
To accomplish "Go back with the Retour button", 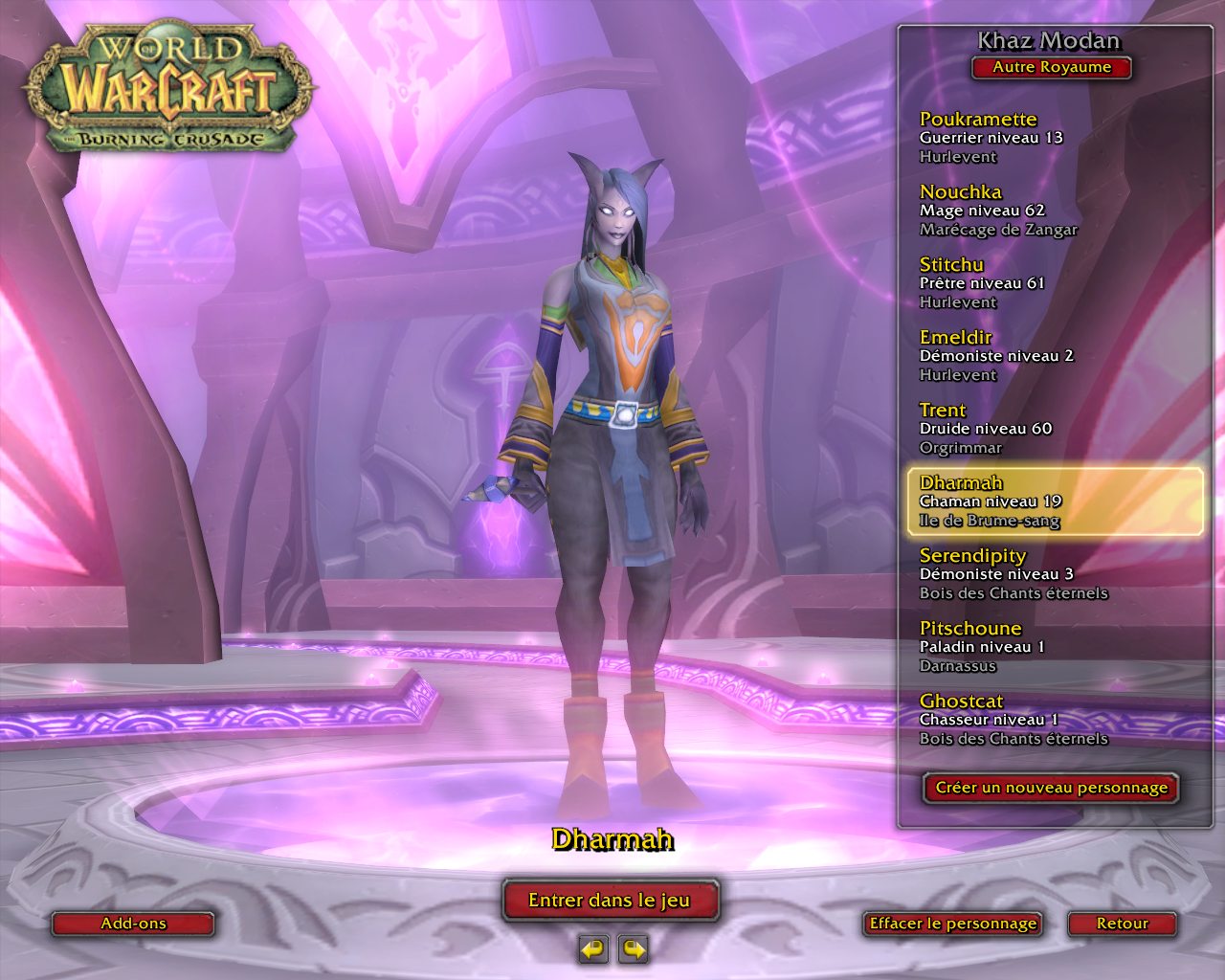I will pos(1122,924).
